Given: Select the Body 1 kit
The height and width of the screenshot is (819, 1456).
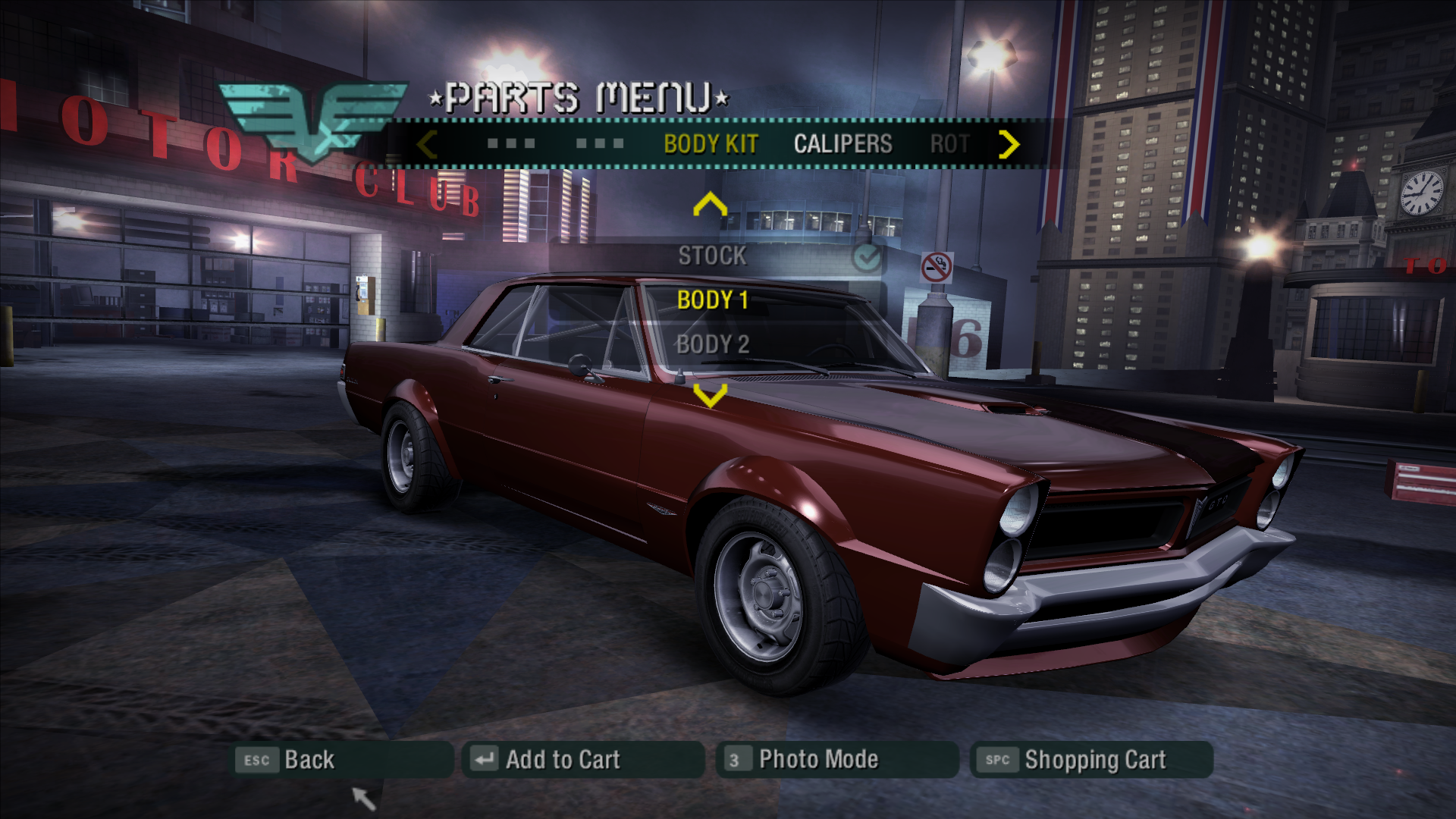Looking at the screenshot, I should [x=712, y=300].
